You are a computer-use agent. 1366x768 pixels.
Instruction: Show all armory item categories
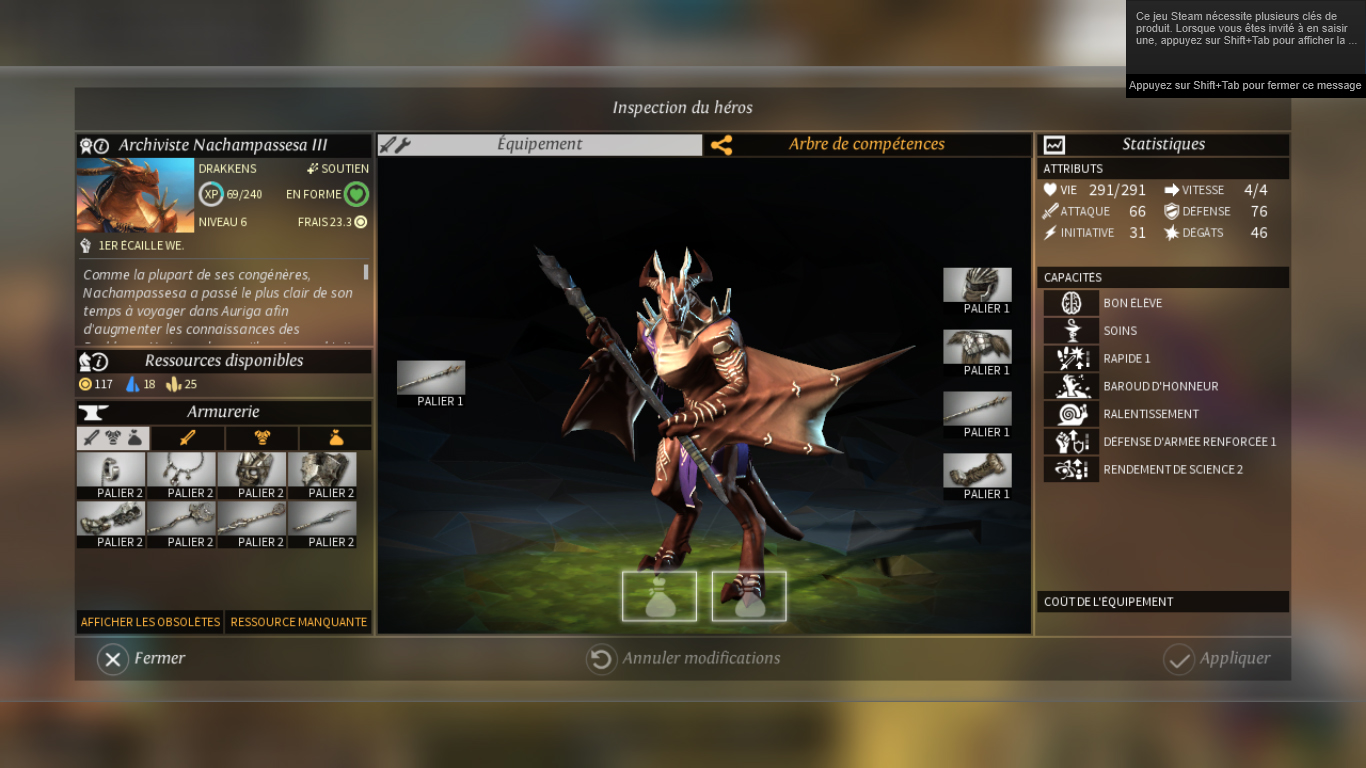click(113, 438)
